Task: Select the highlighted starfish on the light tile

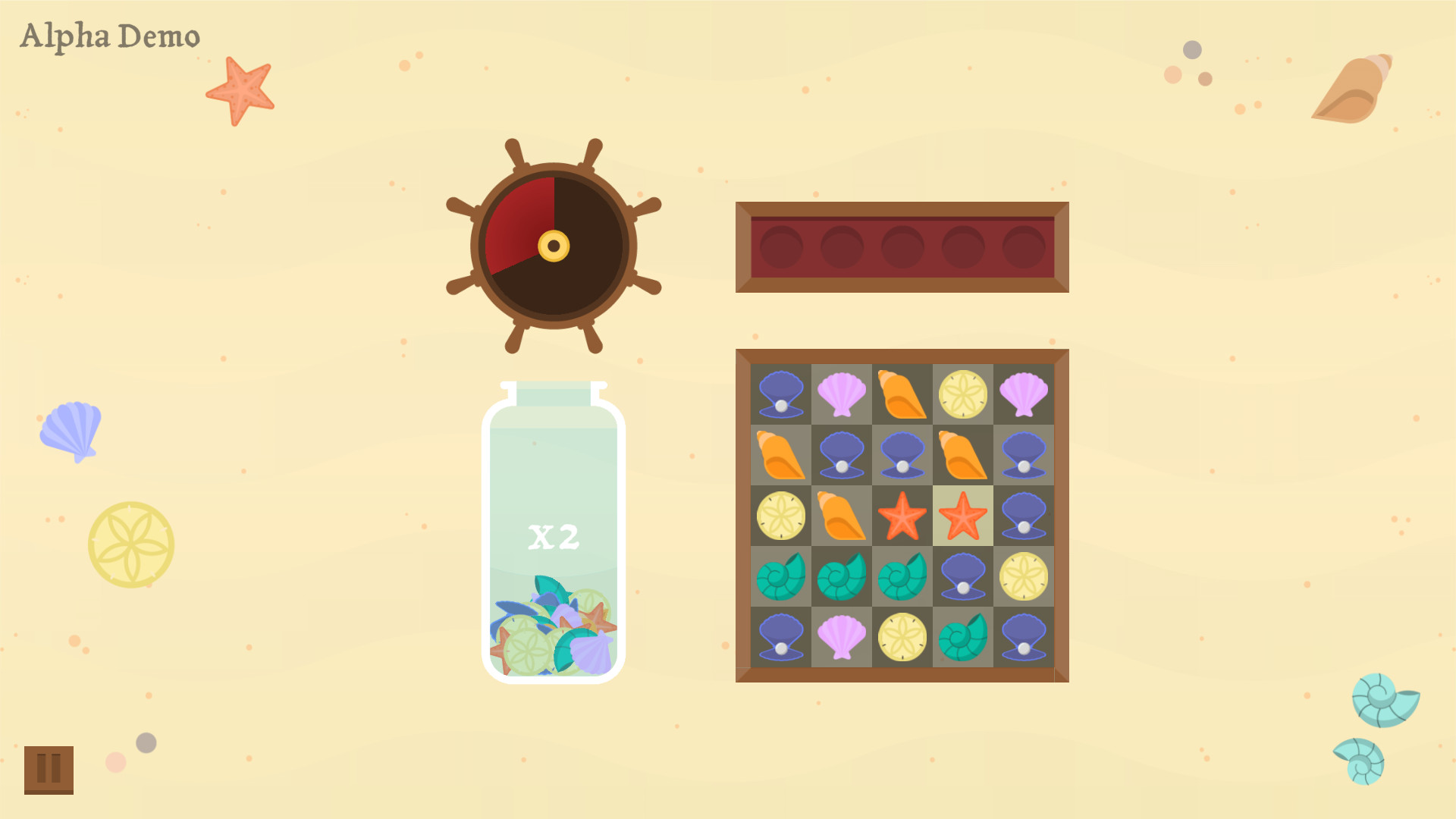Action: click(962, 515)
